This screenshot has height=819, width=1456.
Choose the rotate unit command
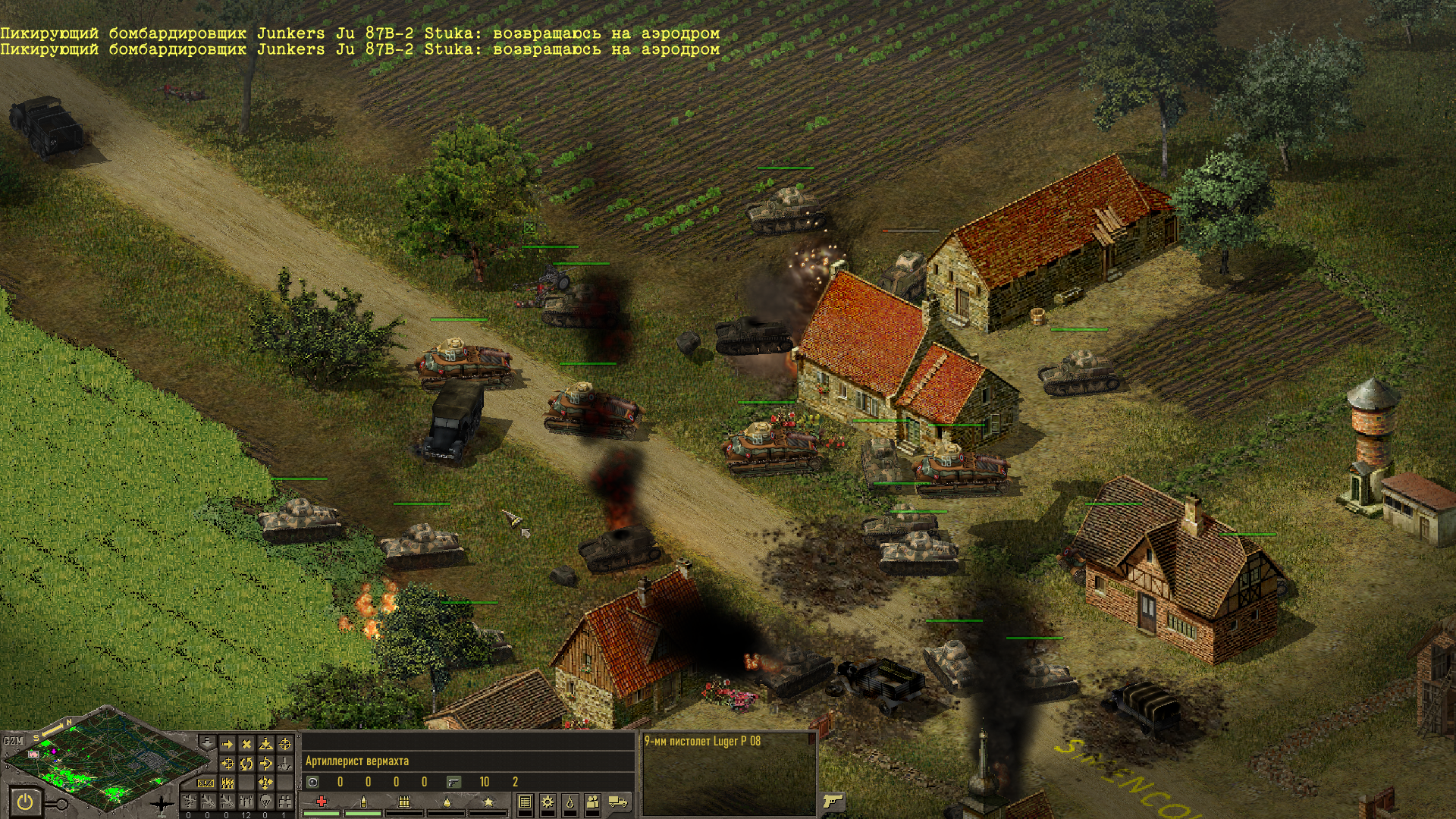click(246, 764)
